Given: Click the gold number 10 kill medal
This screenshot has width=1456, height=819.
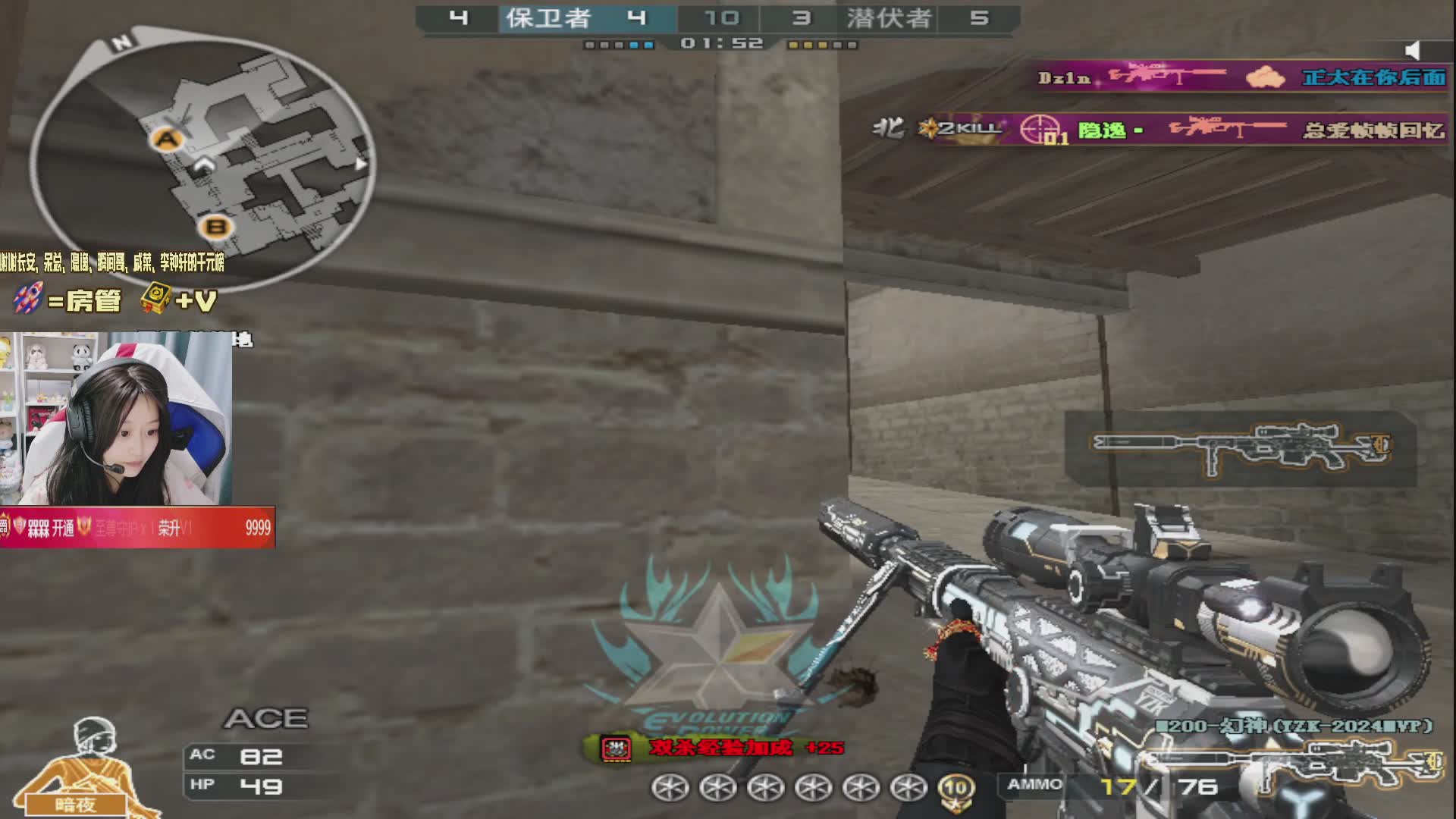Looking at the screenshot, I should click(955, 789).
